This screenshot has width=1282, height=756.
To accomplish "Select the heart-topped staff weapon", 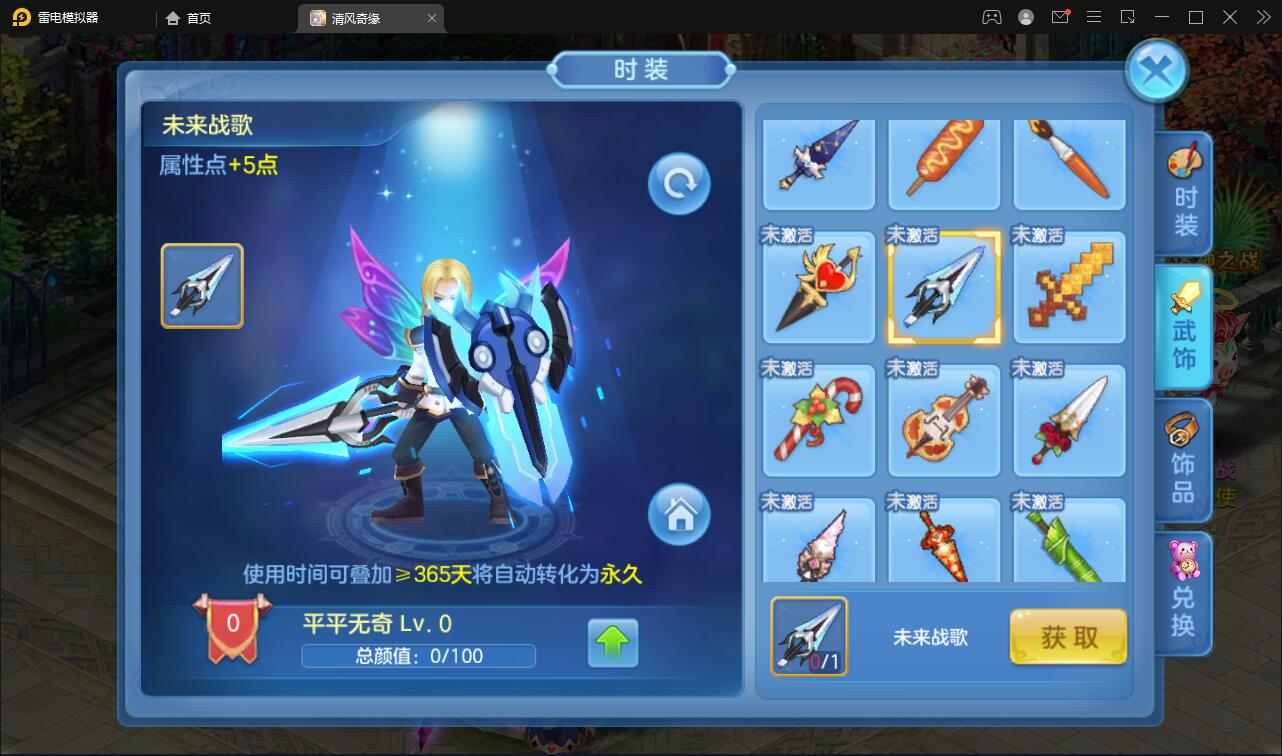I will click(x=819, y=287).
